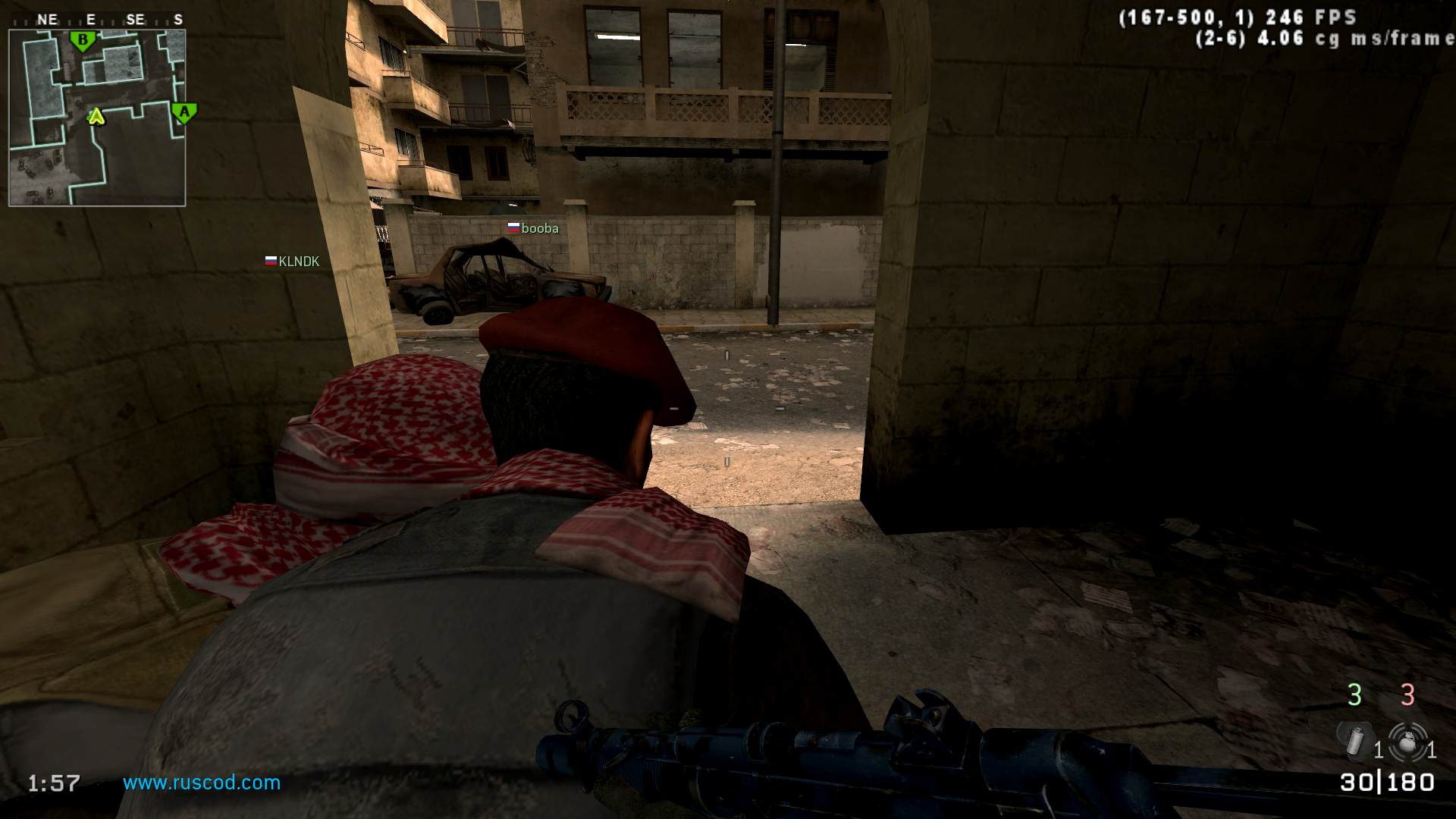Select the B objective marker on minimap
The height and width of the screenshot is (819, 1456).
pos(83,40)
